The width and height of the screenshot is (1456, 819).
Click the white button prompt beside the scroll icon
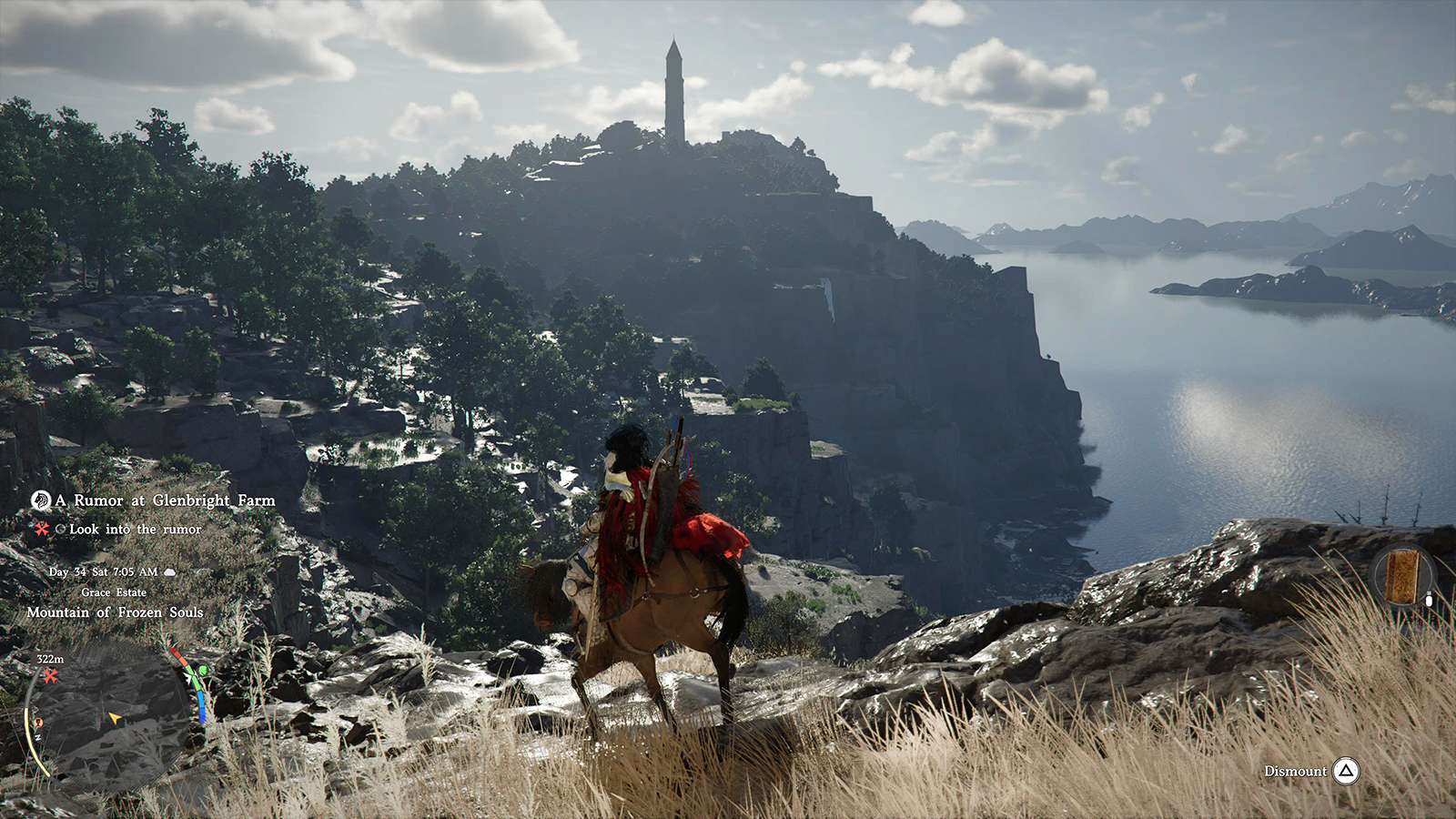coord(1429,601)
